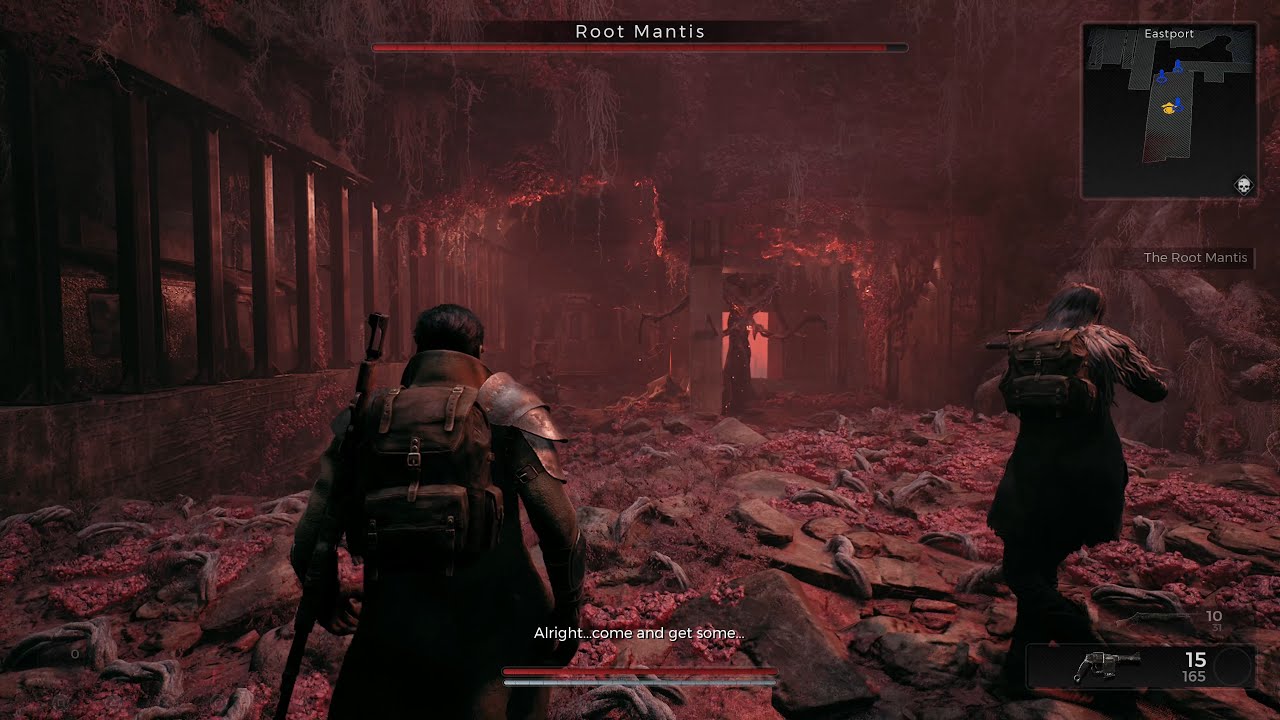Toggle the subtitle text visibility
This screenshot has width=1280, height=720.
[640, 633]
